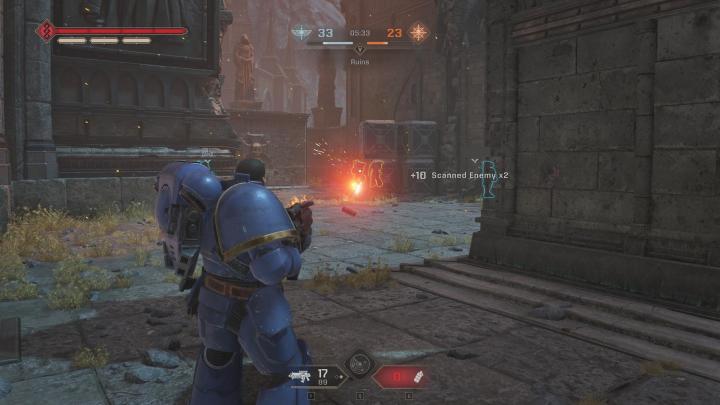Select the bolt rifle weapon icon
Viewport: 720px width, 405px height.
(300, 377)
